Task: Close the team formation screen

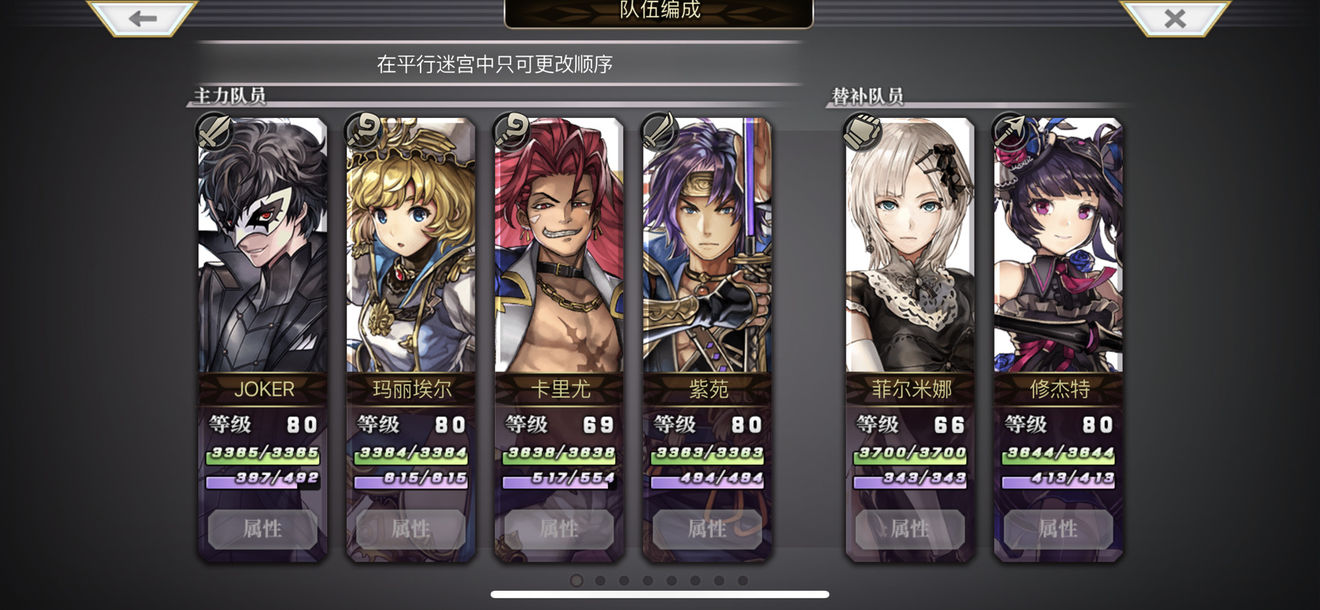Action: [1174, 18]
